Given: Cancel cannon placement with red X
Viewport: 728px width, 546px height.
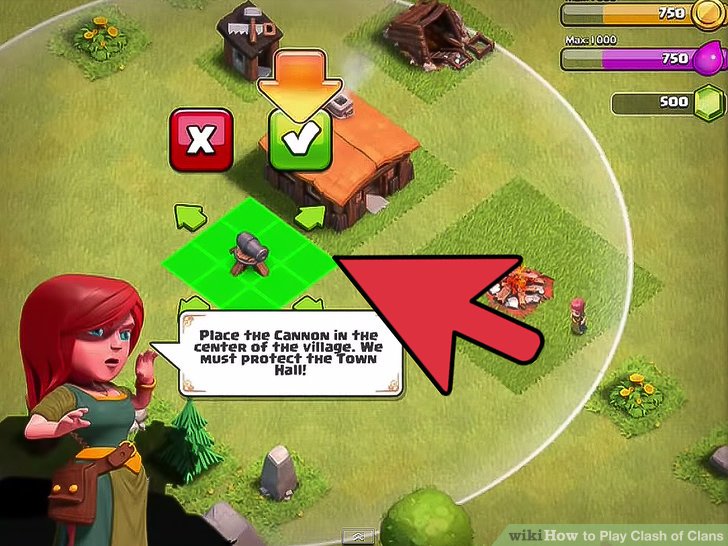Looking at the screenshot, I should (x=201, y=138).
